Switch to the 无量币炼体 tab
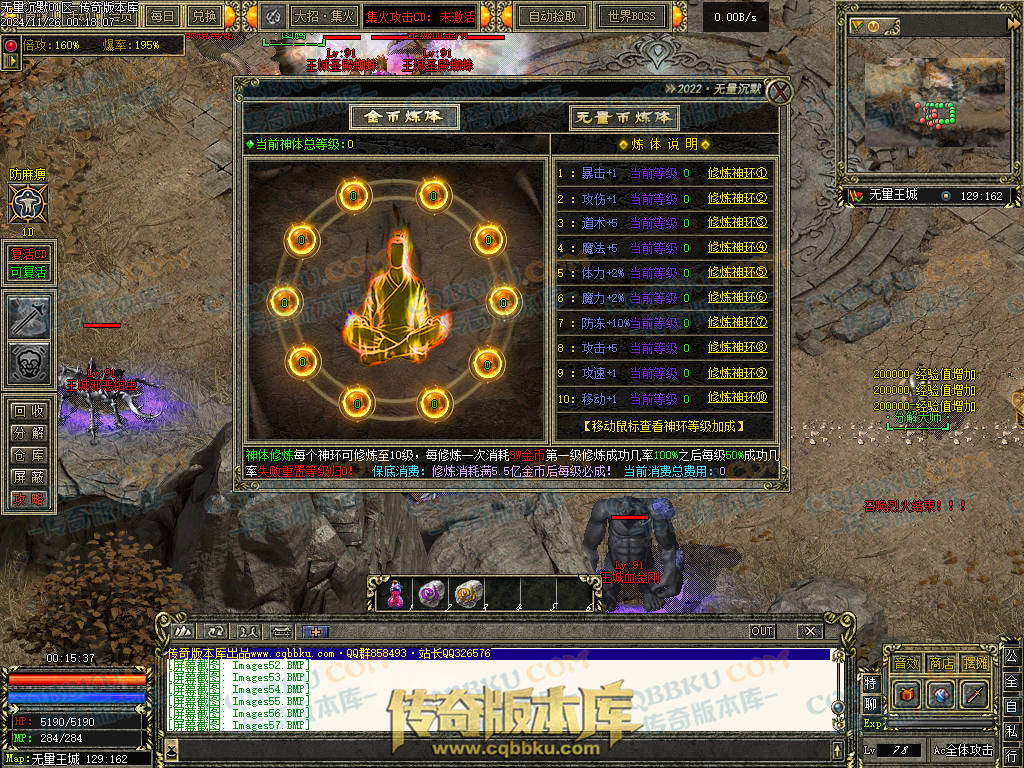Image resolution: width=1024 pixels, height=768 pixels. coord(624,117)
